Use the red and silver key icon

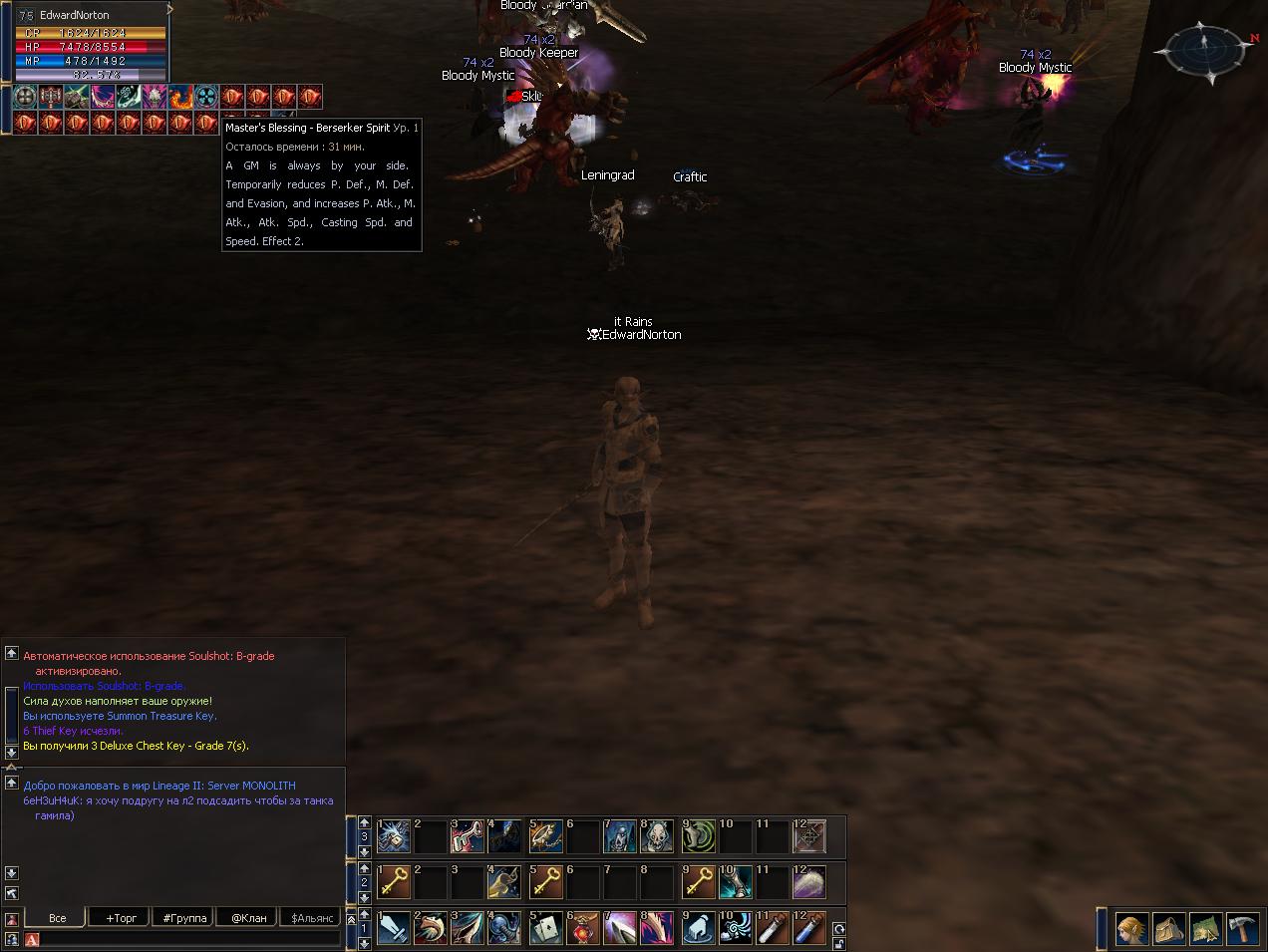click(x=469, y=836)
